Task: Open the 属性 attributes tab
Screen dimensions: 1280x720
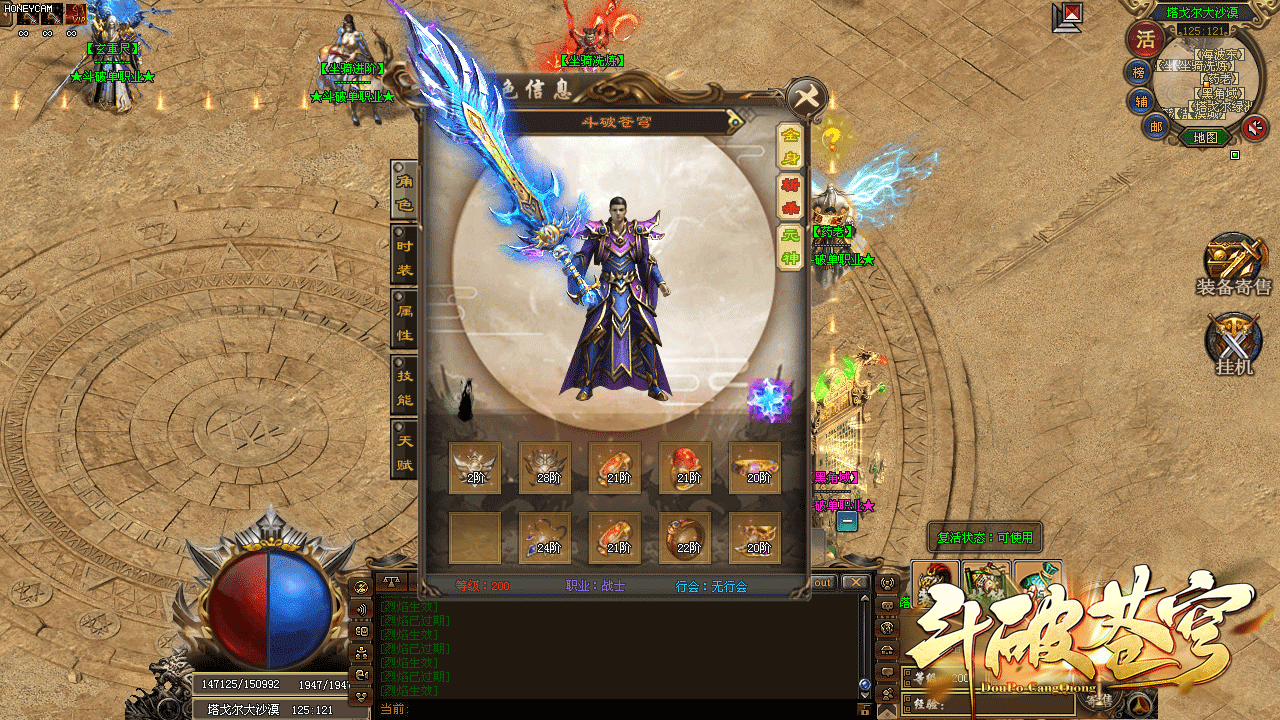Action: click(x=404, y=322)
